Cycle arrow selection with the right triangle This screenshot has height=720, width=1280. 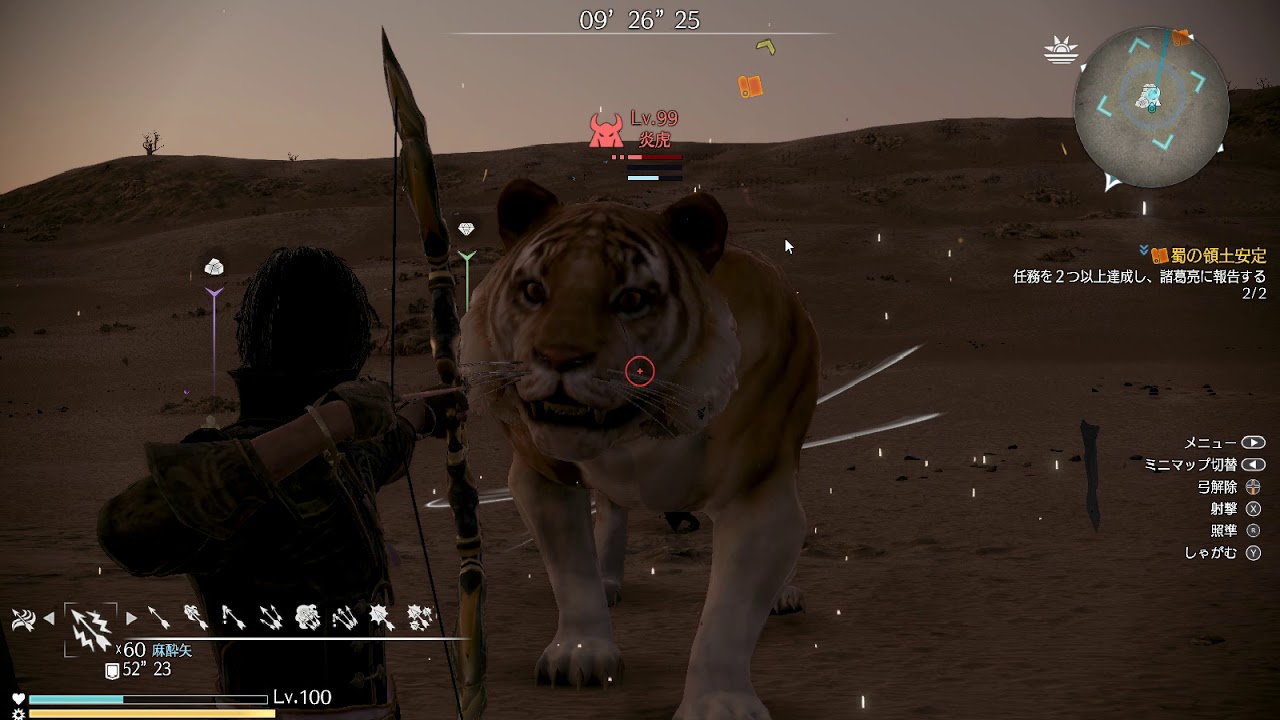[x=131, y=619]
